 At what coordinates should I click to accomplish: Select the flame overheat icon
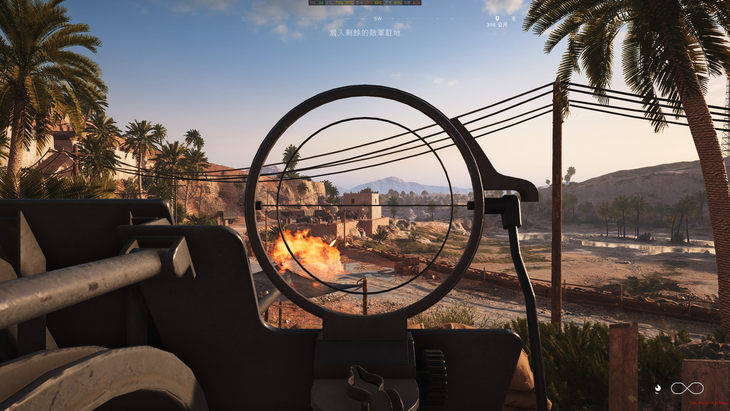tap(657, 388)
